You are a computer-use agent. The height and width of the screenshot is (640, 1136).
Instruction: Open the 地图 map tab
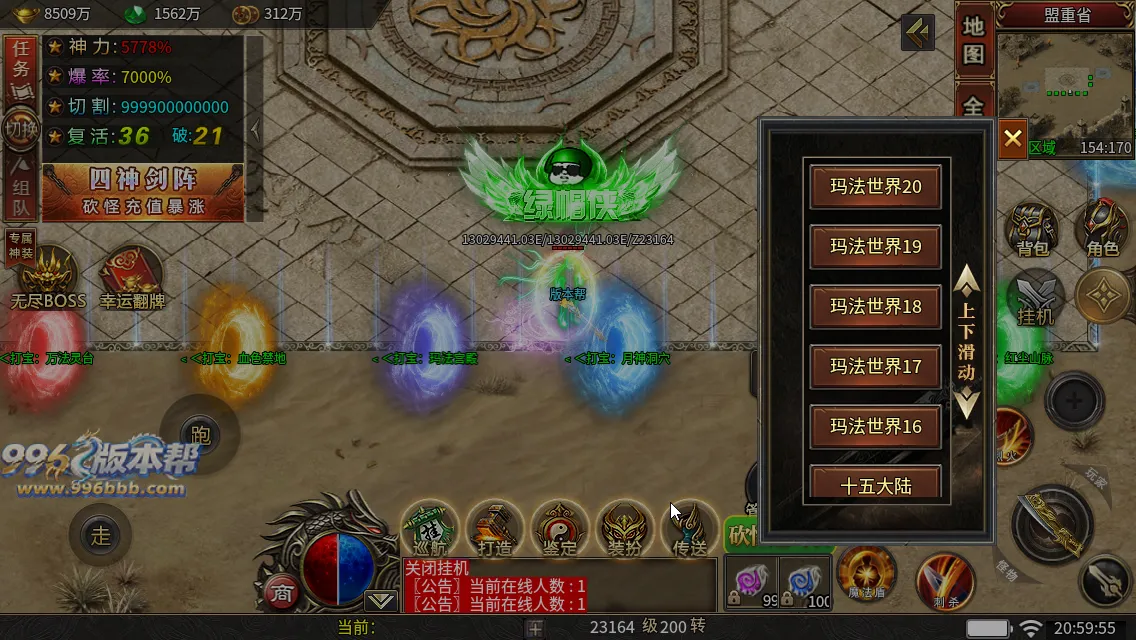[974, 42]
